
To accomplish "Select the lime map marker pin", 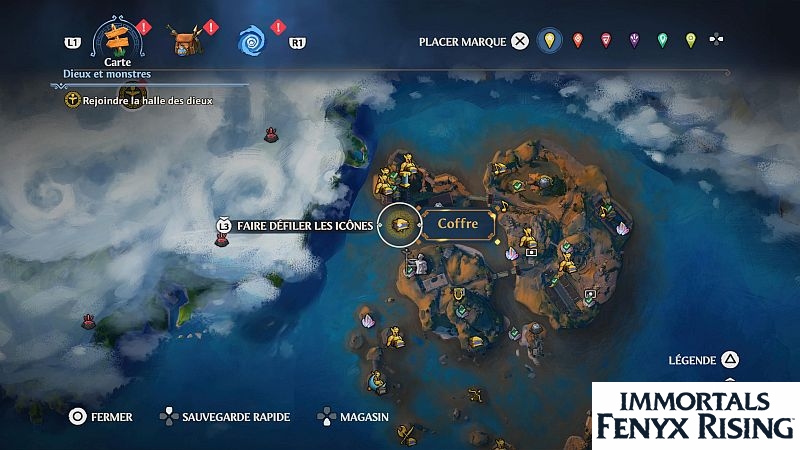I will 690,41.
